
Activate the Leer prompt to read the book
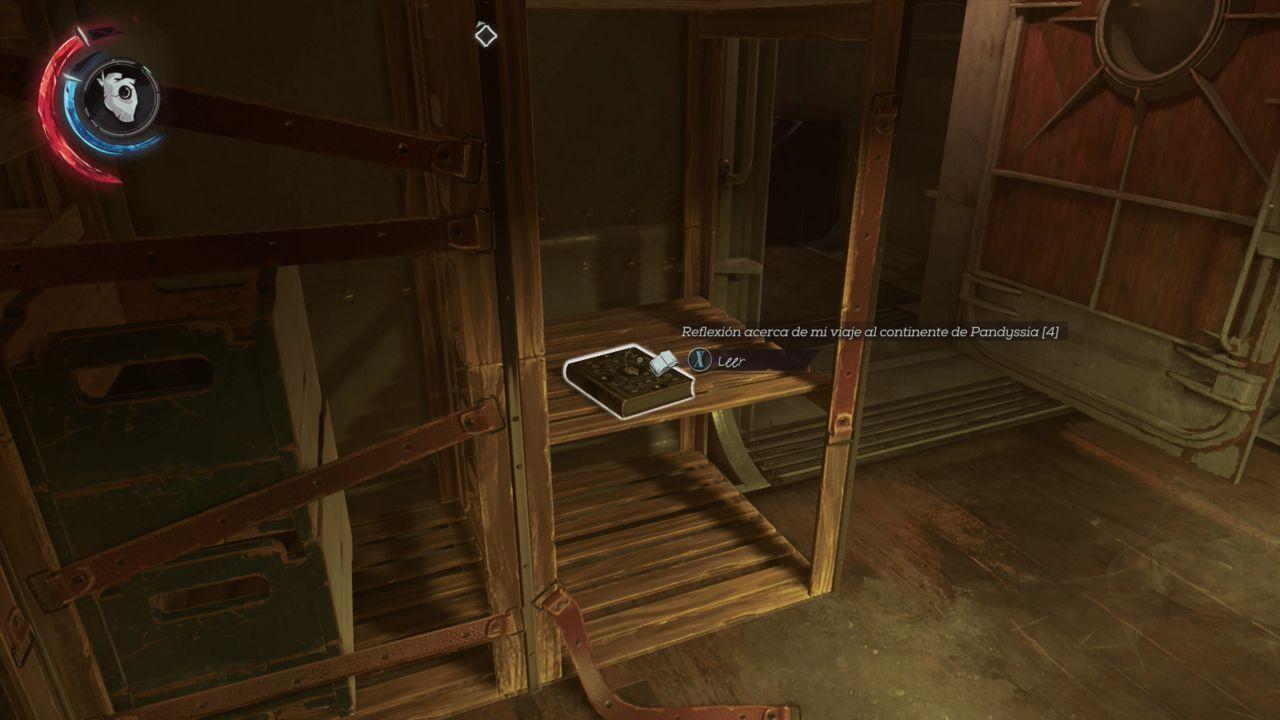tap(730, 360)
